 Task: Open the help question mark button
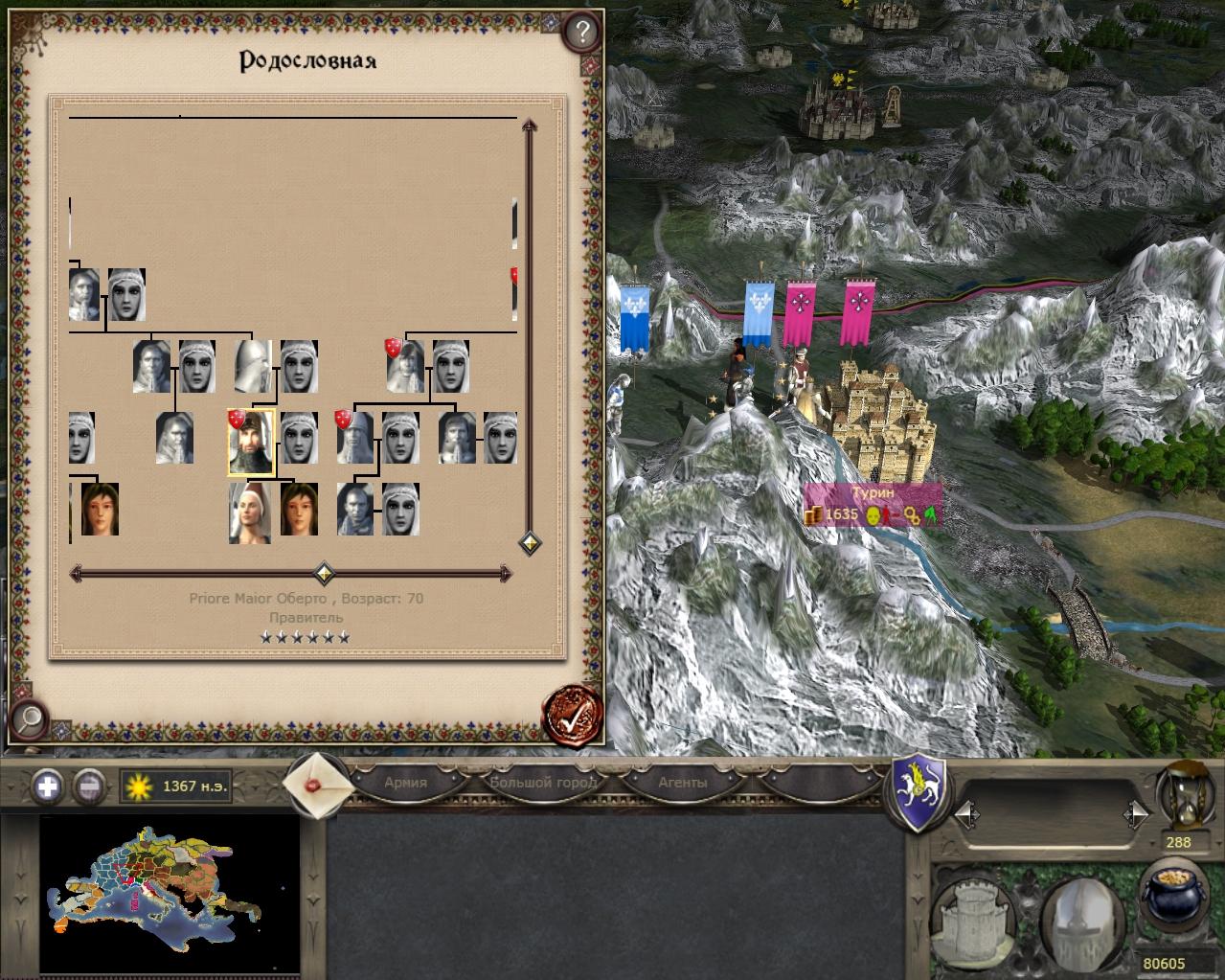(581, 34)
